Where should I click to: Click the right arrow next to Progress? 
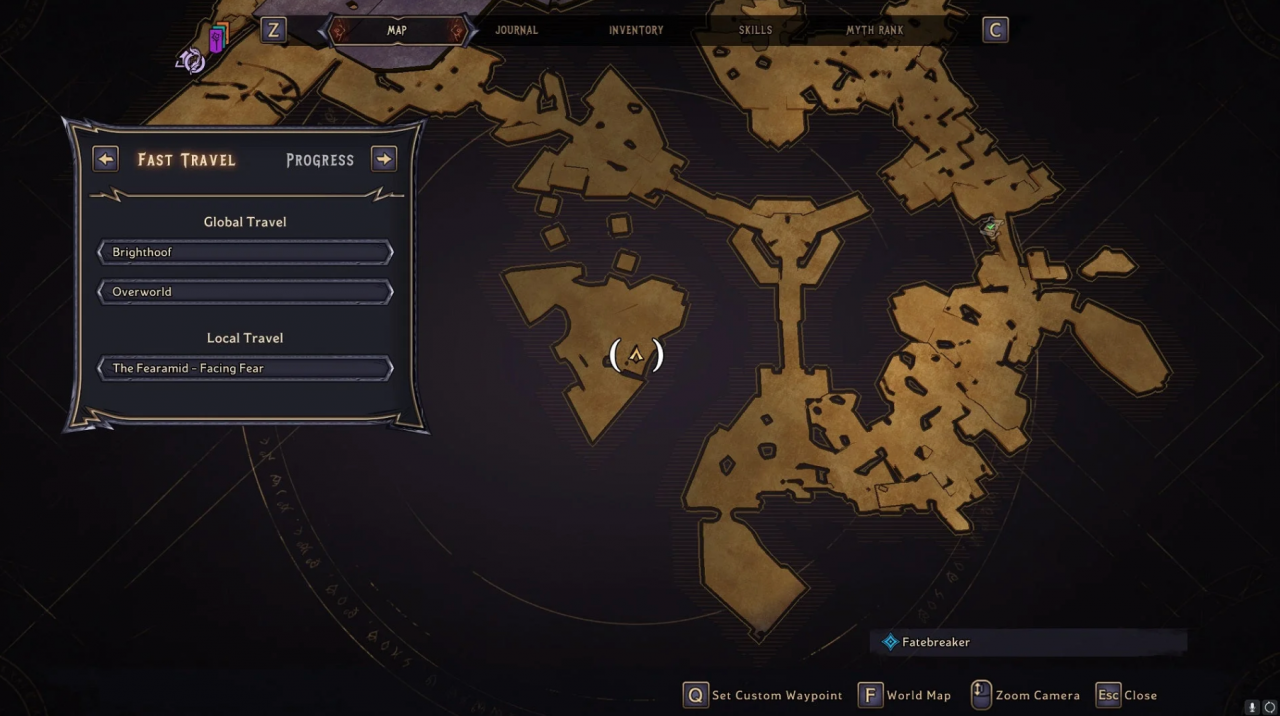(x=384, y=159)
